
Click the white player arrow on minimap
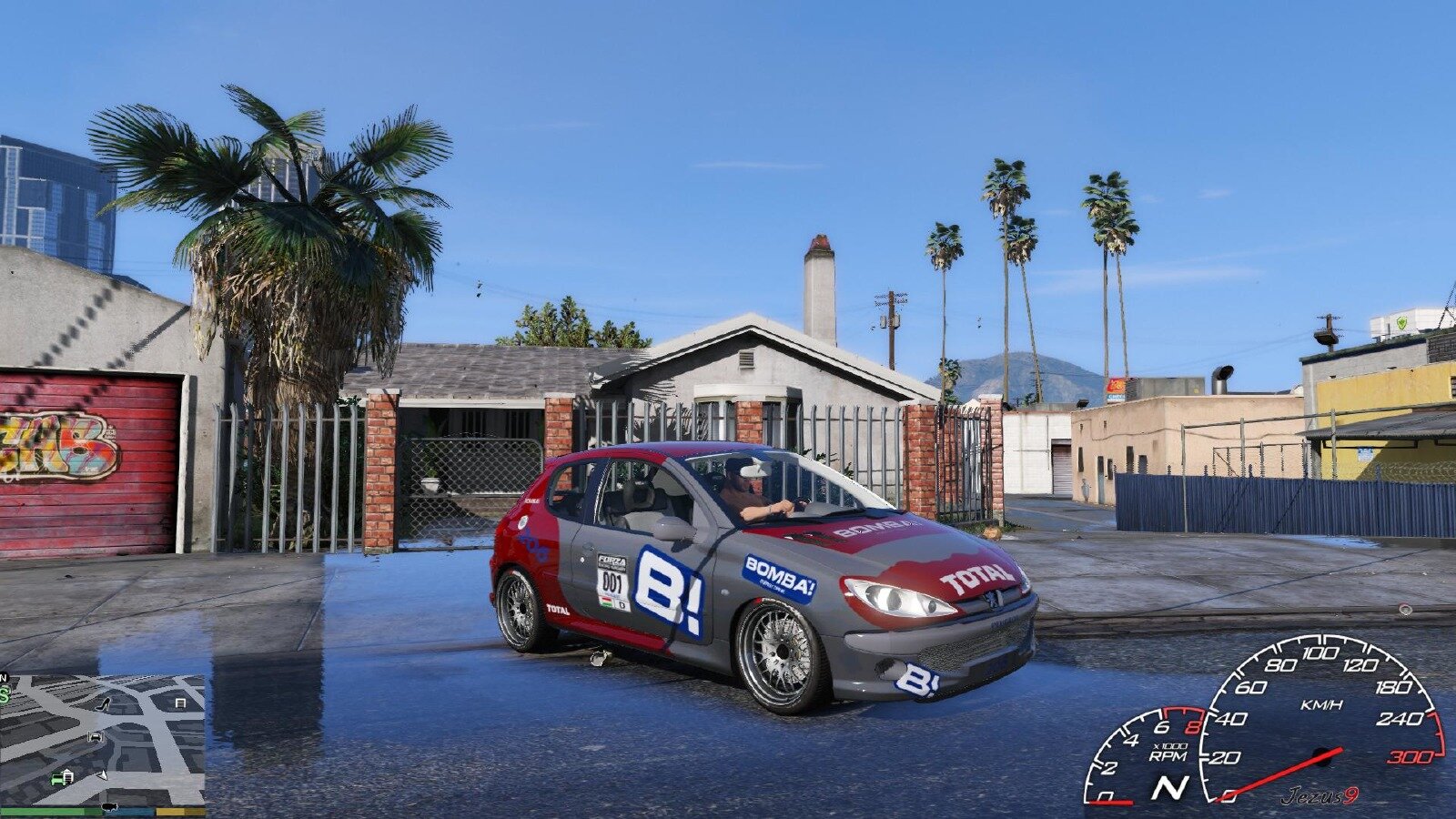point(104,775)
